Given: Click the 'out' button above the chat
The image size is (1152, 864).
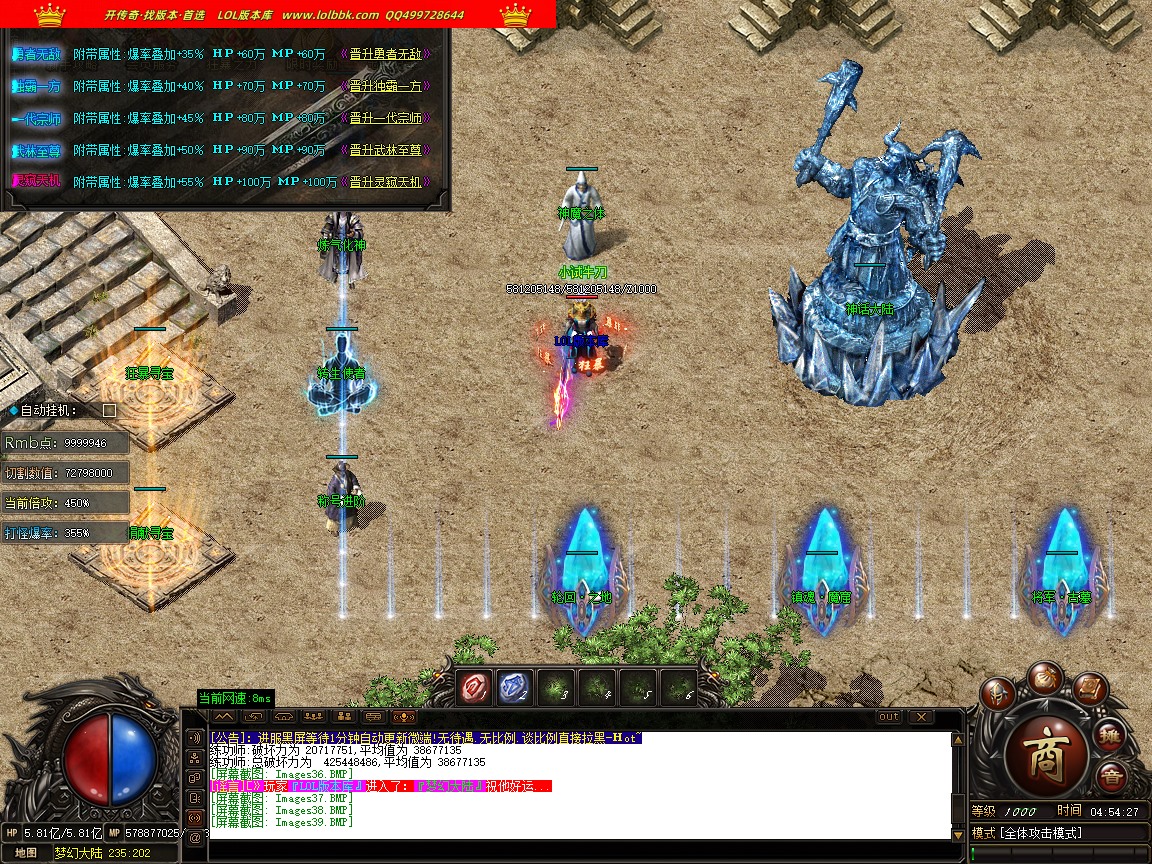Looking at the screenshot, I should 888,716.
